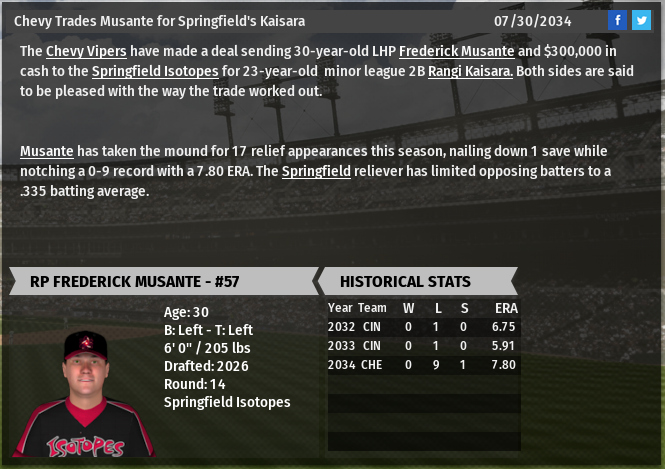Open Frederick Musante's player link
Image resolution: width=665 pixels, height=469 pixels.
tap(456, 51)
